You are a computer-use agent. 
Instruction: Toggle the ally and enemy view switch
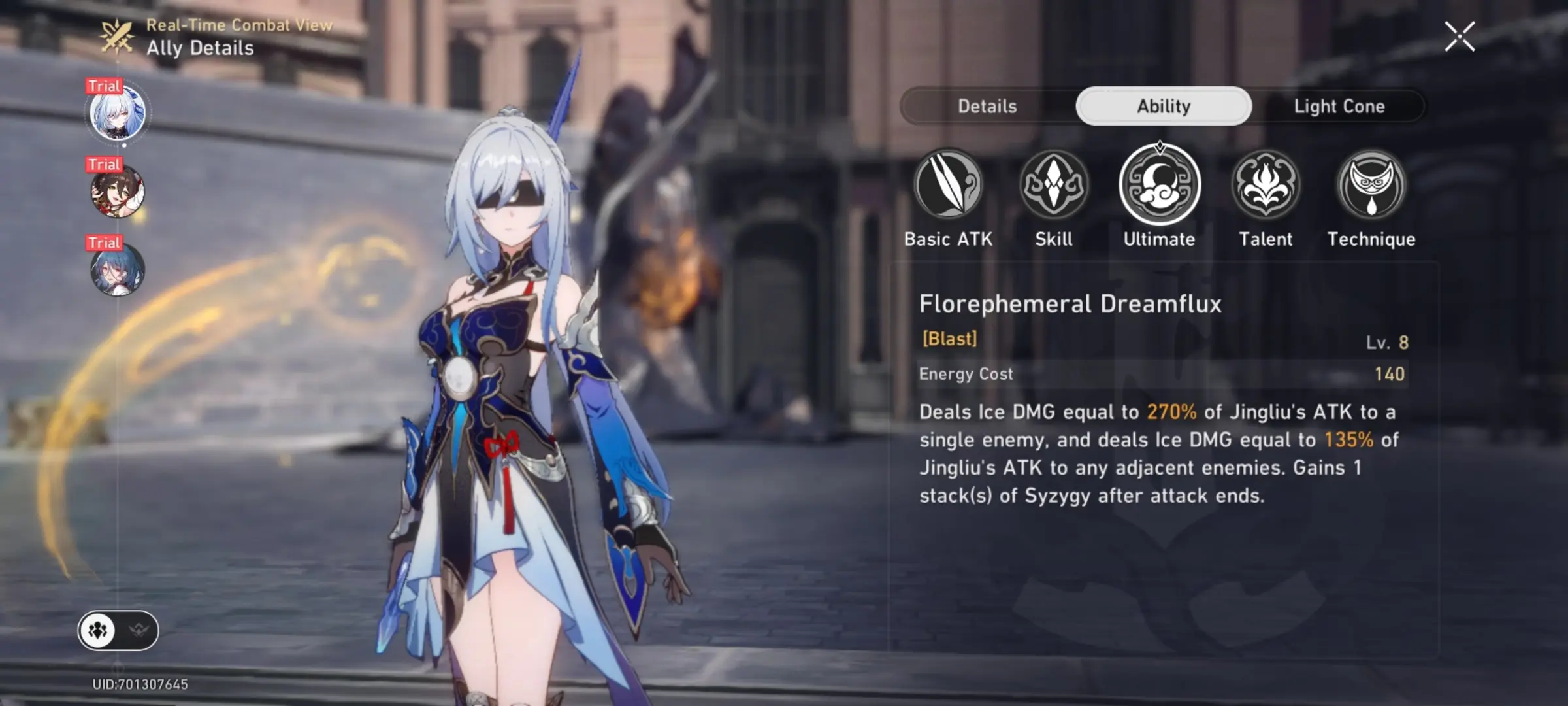click(118, 631)
